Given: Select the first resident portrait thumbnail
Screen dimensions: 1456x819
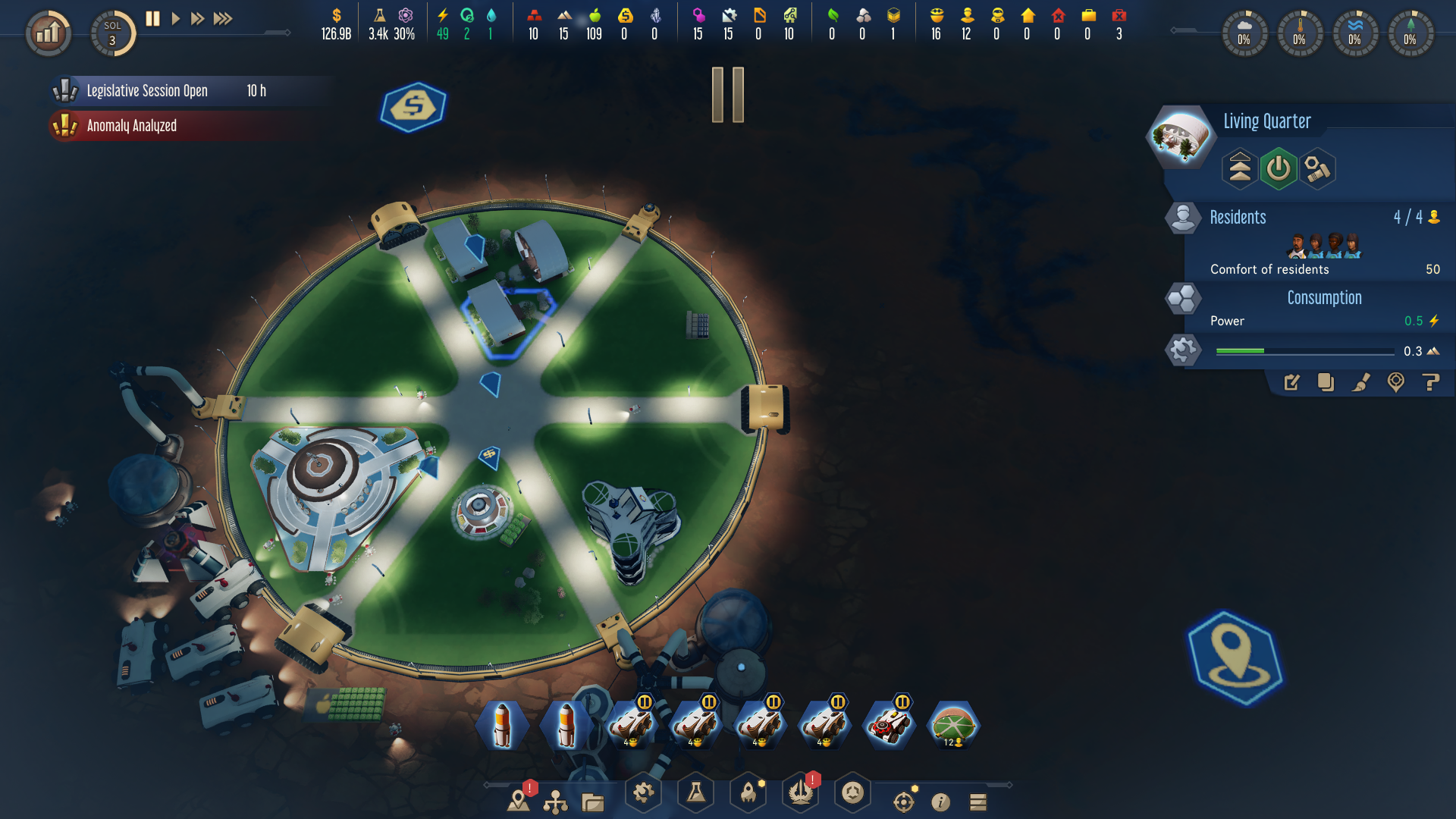Looking at the screenshot, I should click(1298, 246).
